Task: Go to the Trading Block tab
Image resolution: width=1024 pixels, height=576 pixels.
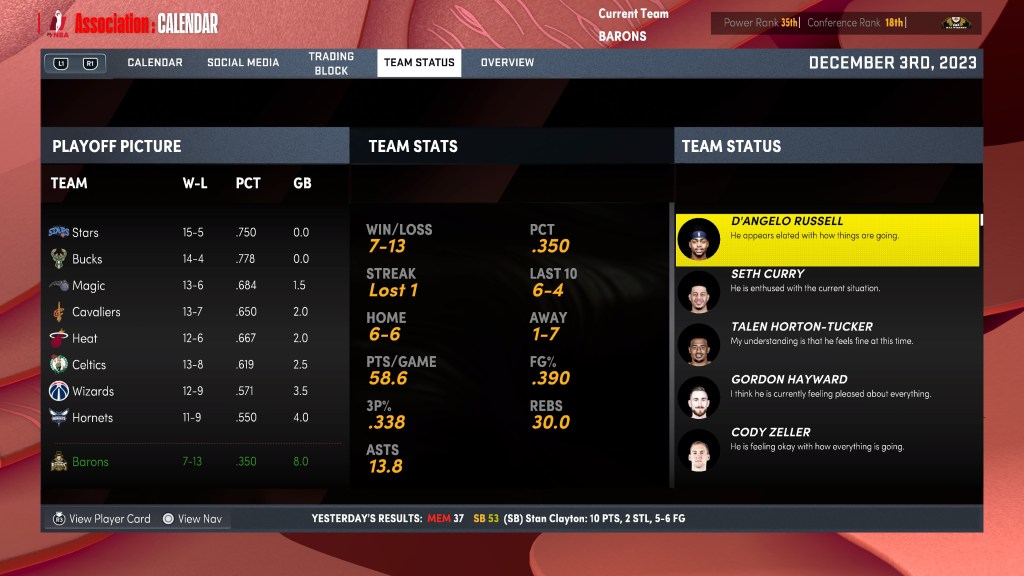Action: click(x=331, y=64)
